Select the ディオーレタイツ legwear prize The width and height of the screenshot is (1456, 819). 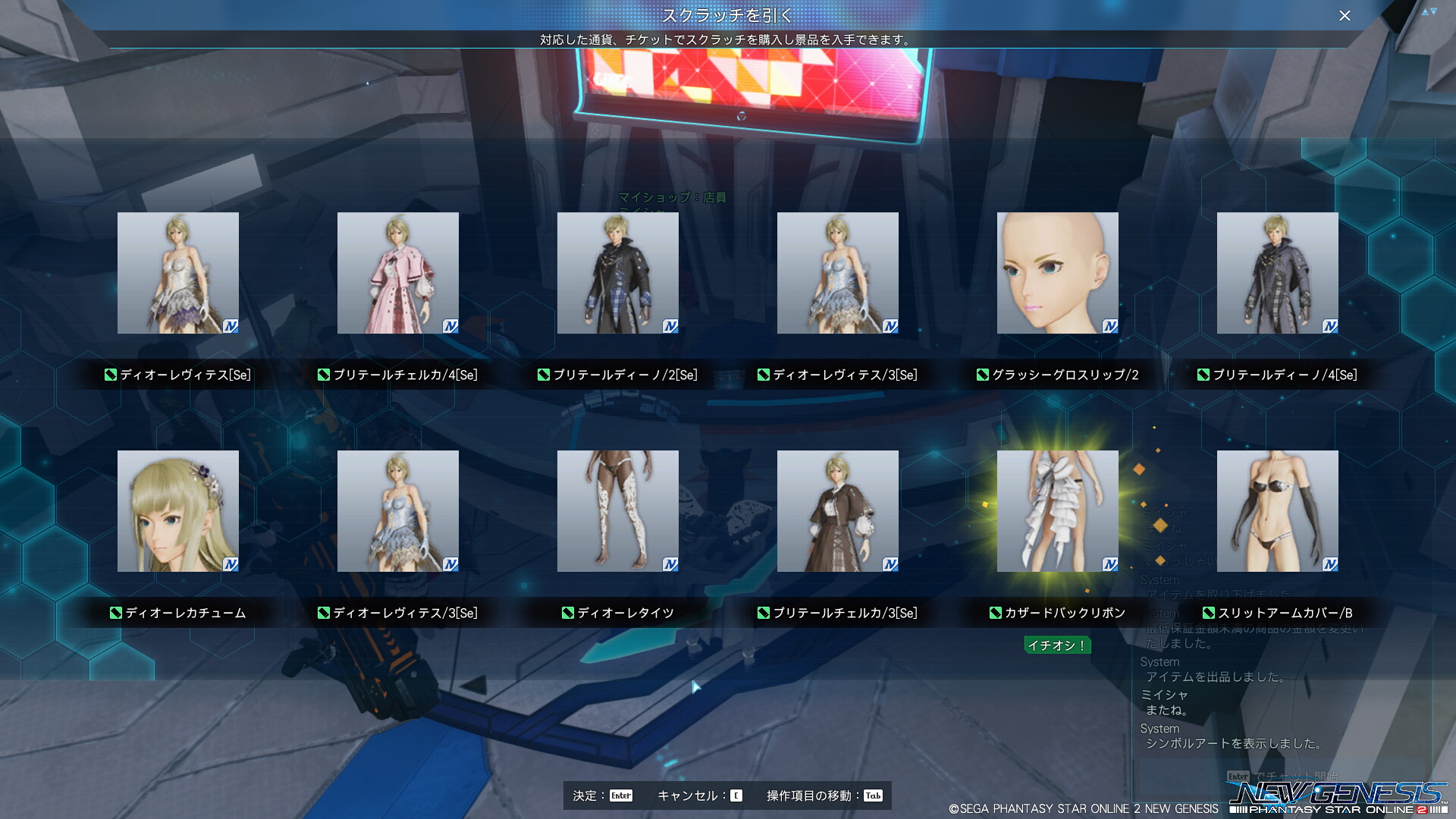(x=618, y=511)
